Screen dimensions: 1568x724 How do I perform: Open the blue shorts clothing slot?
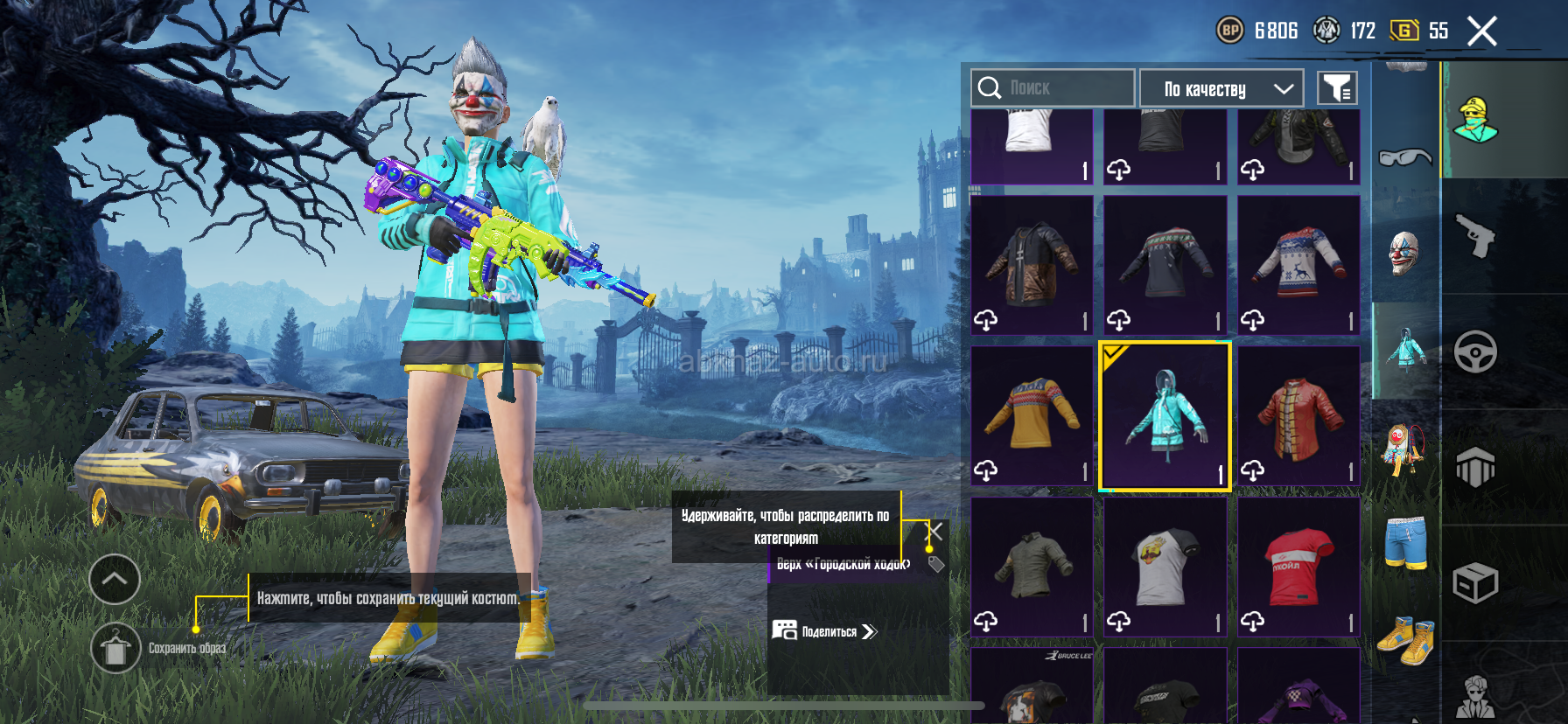(1405, 542)
